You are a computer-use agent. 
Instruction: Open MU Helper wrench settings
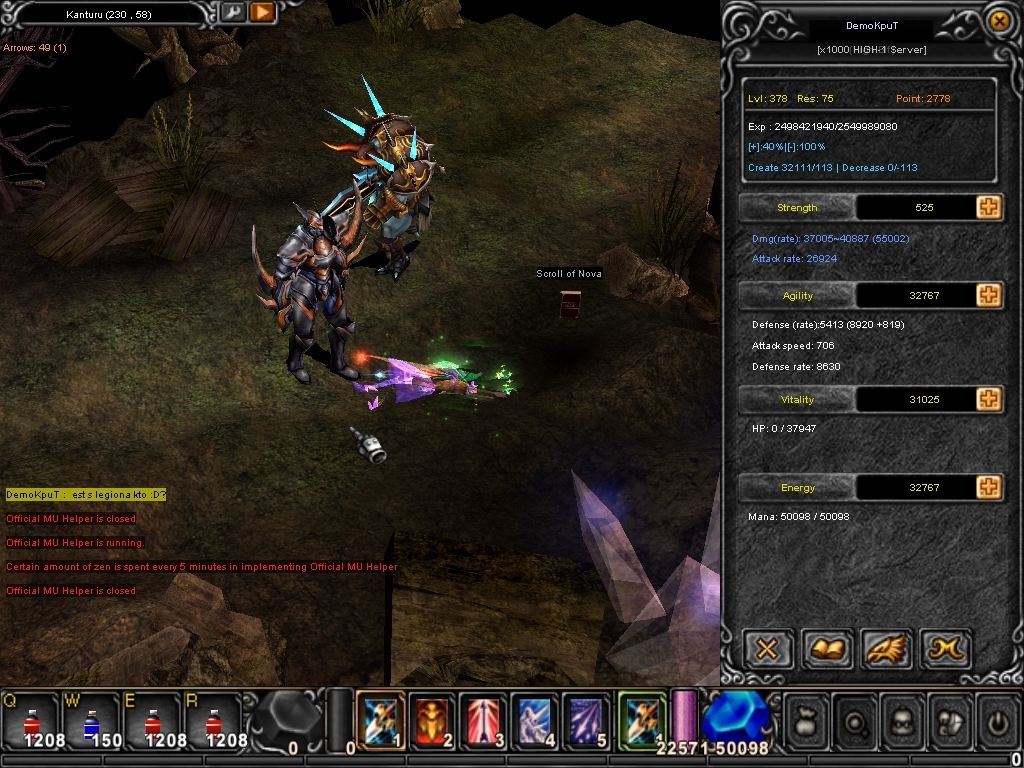[x=232, y=12]
